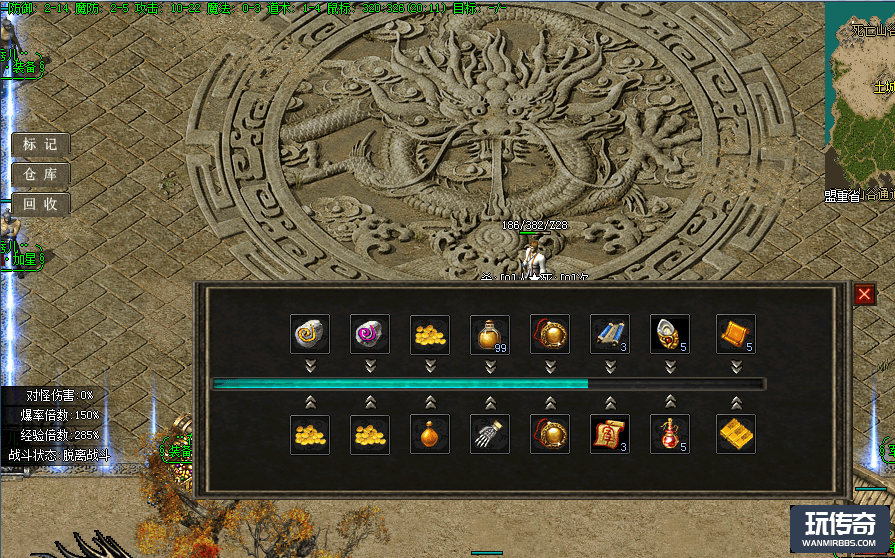Select the red scroll item slot
The image size is (895, 558).
(x=610, y=434)
